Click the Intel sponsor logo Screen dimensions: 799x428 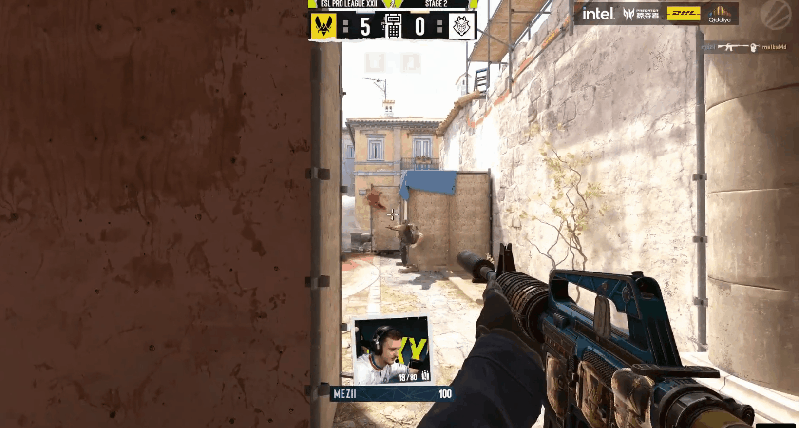[x=598, y=14]
